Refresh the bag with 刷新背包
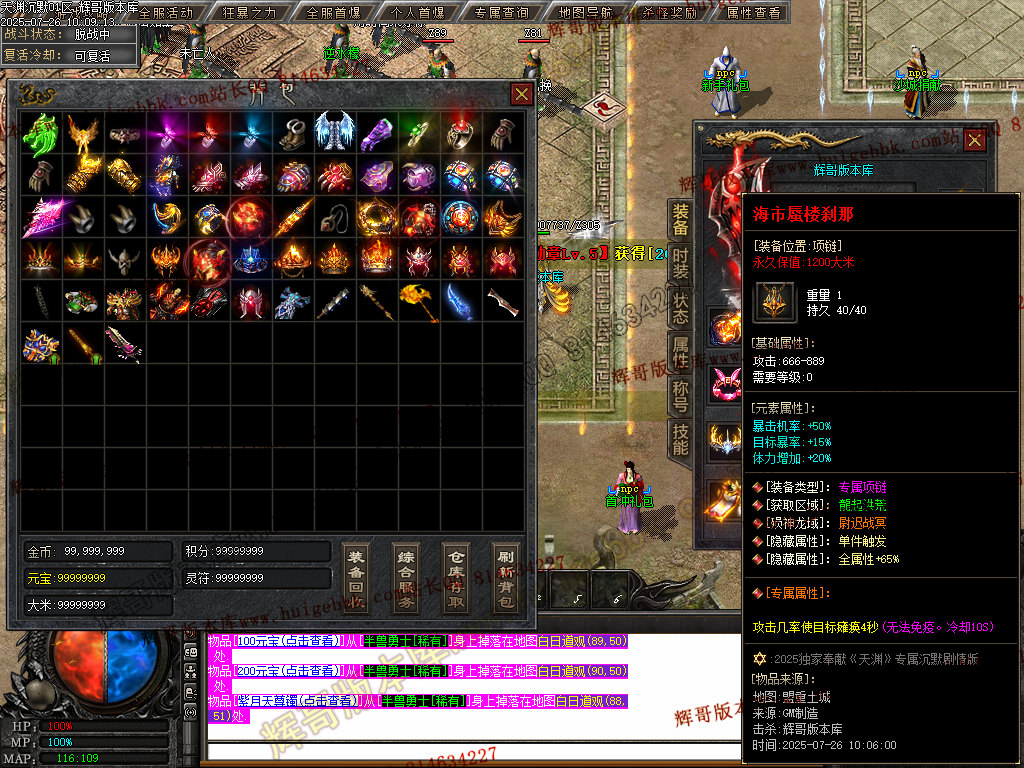 505,578
